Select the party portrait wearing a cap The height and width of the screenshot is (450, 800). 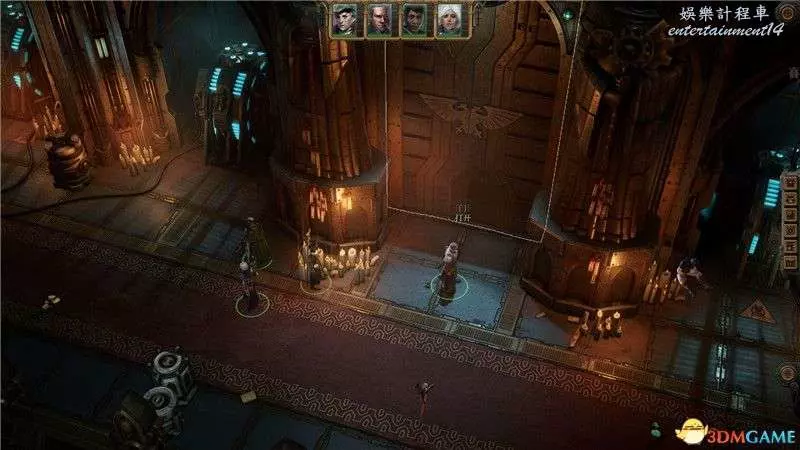344,20
